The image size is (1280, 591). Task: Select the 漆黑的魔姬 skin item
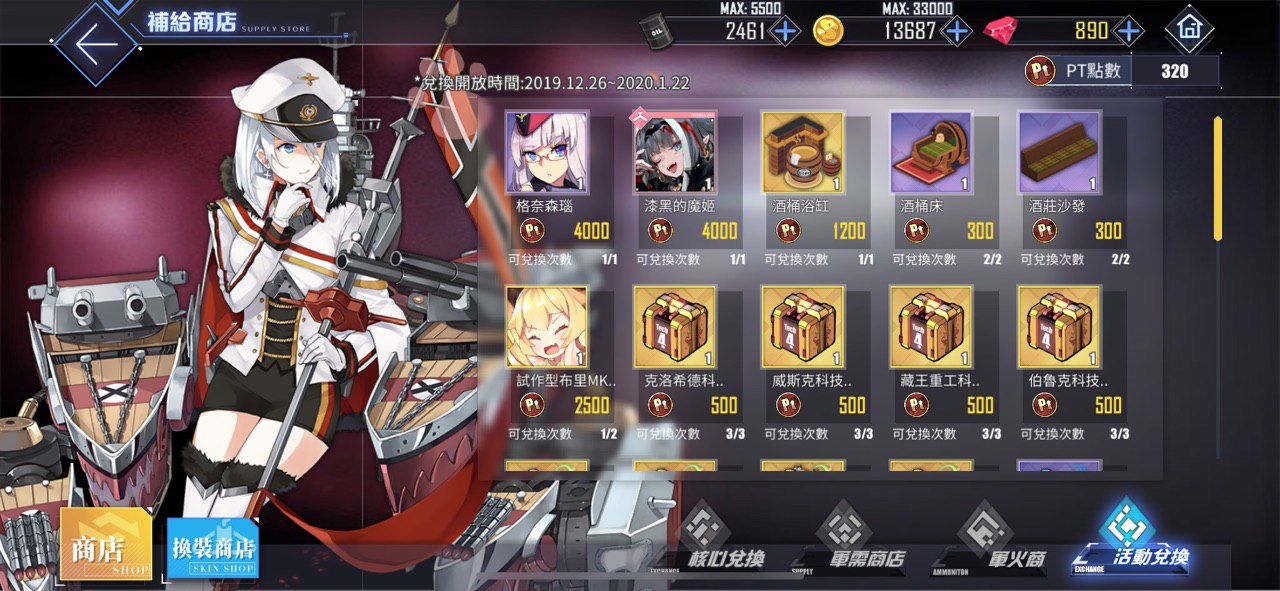[x=675, y=152]
